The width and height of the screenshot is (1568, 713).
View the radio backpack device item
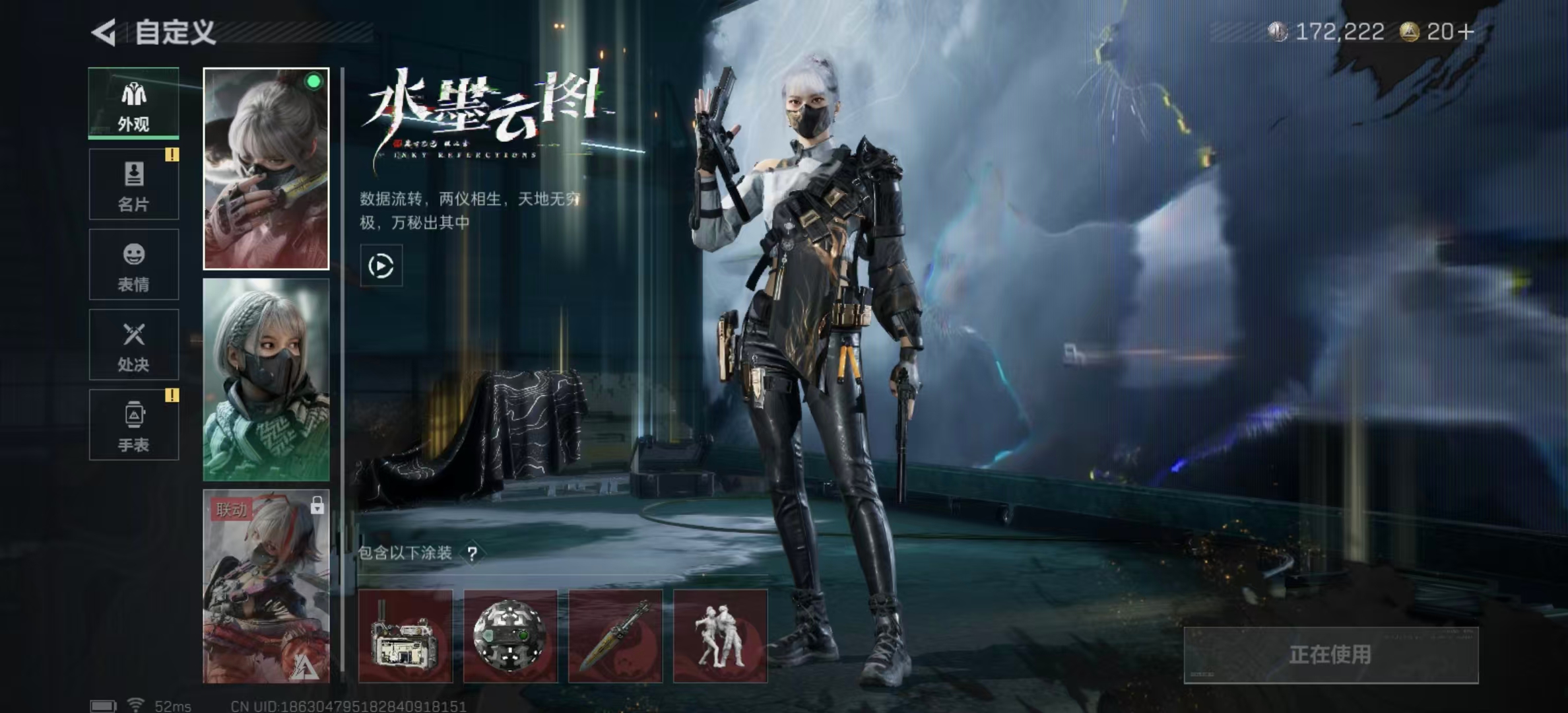click(x=405, y=636)
